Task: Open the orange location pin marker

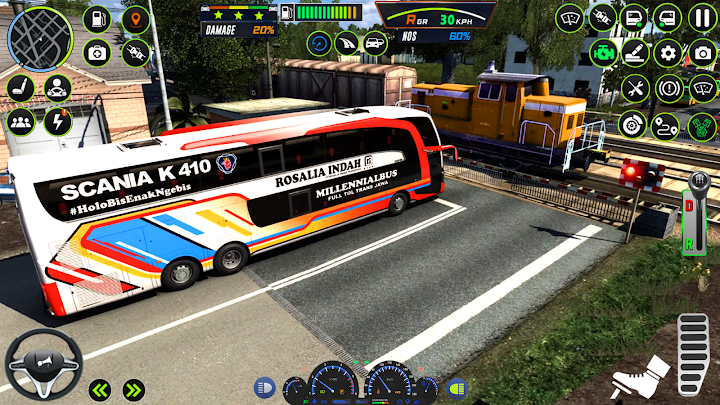Action: (x=134, y=19)
